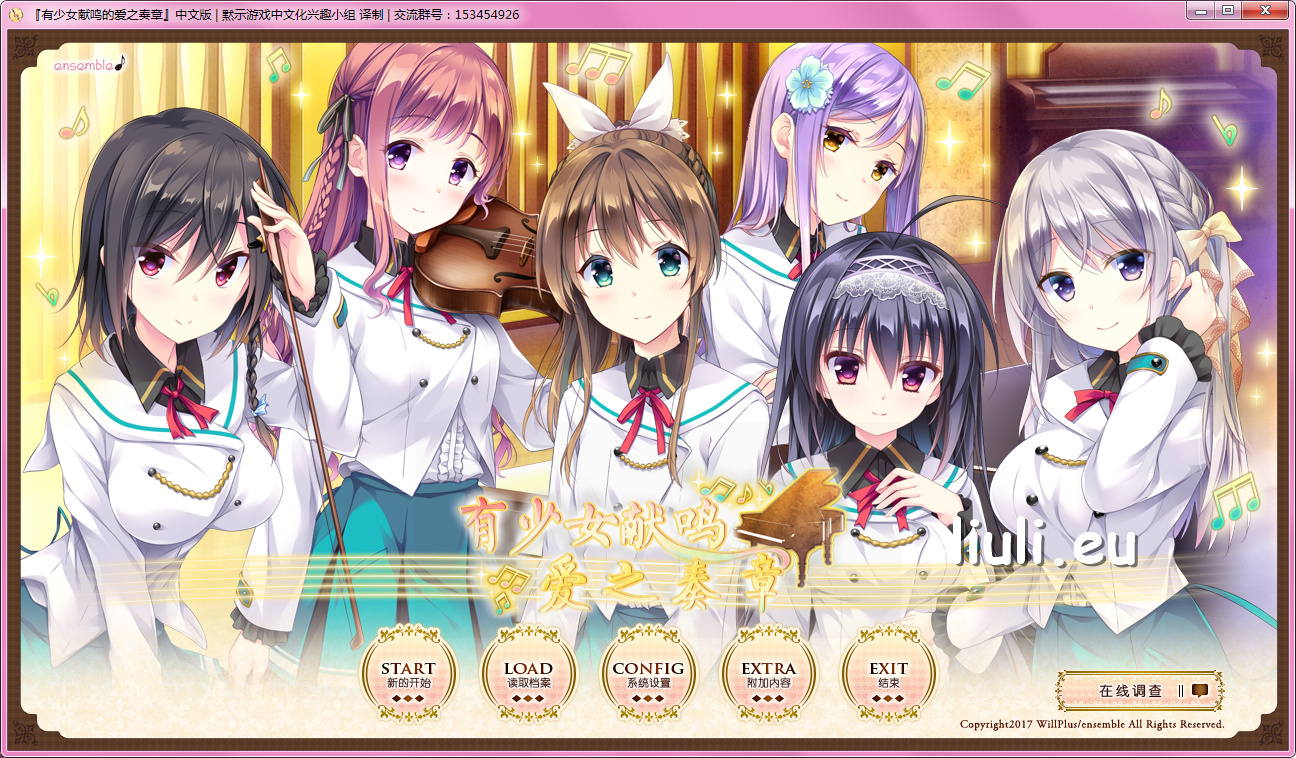Minimize the game window

[1203, 10]
